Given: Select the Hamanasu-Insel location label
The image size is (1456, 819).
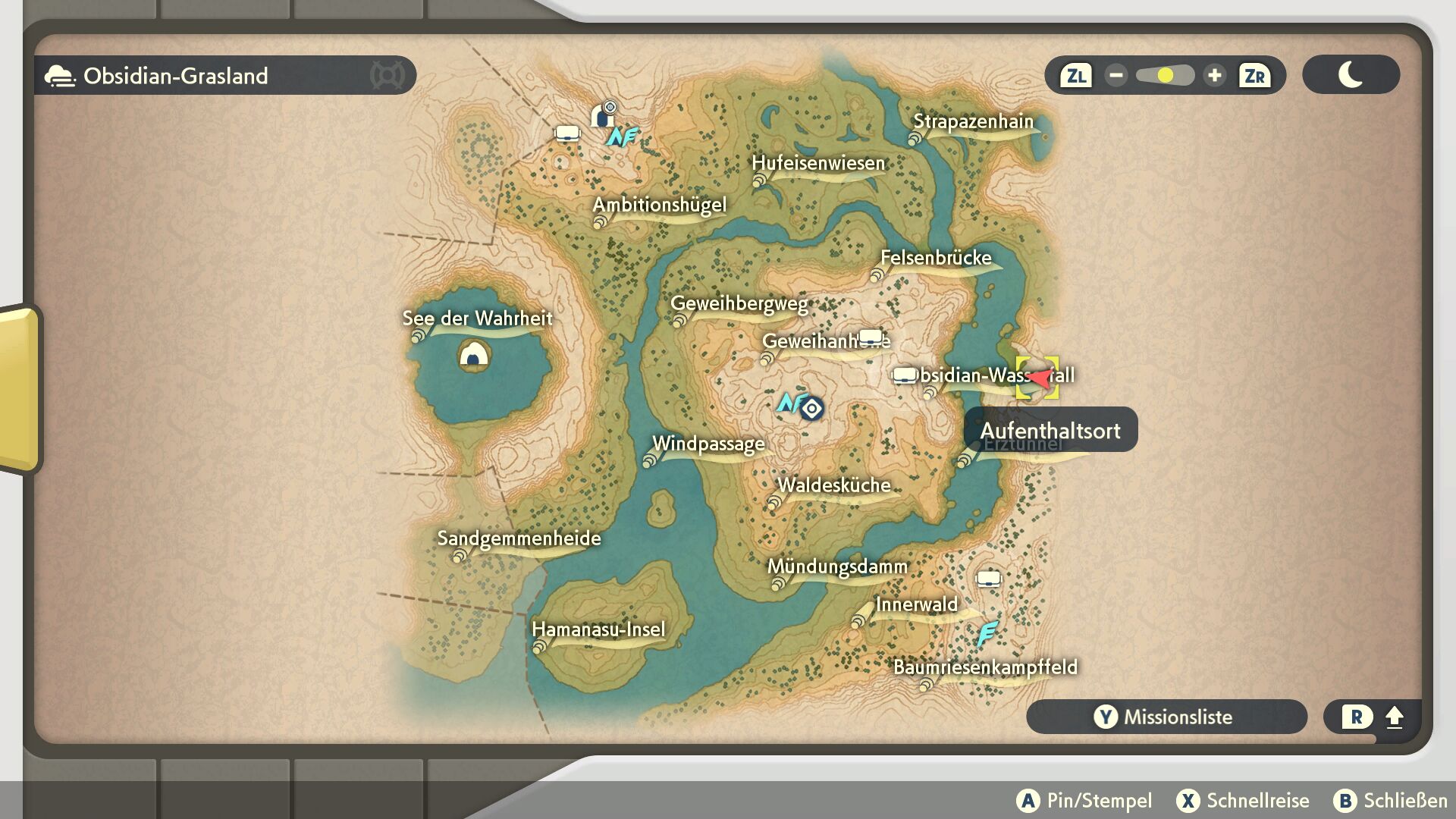Looking at the screenshot, I should tap(598, 630).
